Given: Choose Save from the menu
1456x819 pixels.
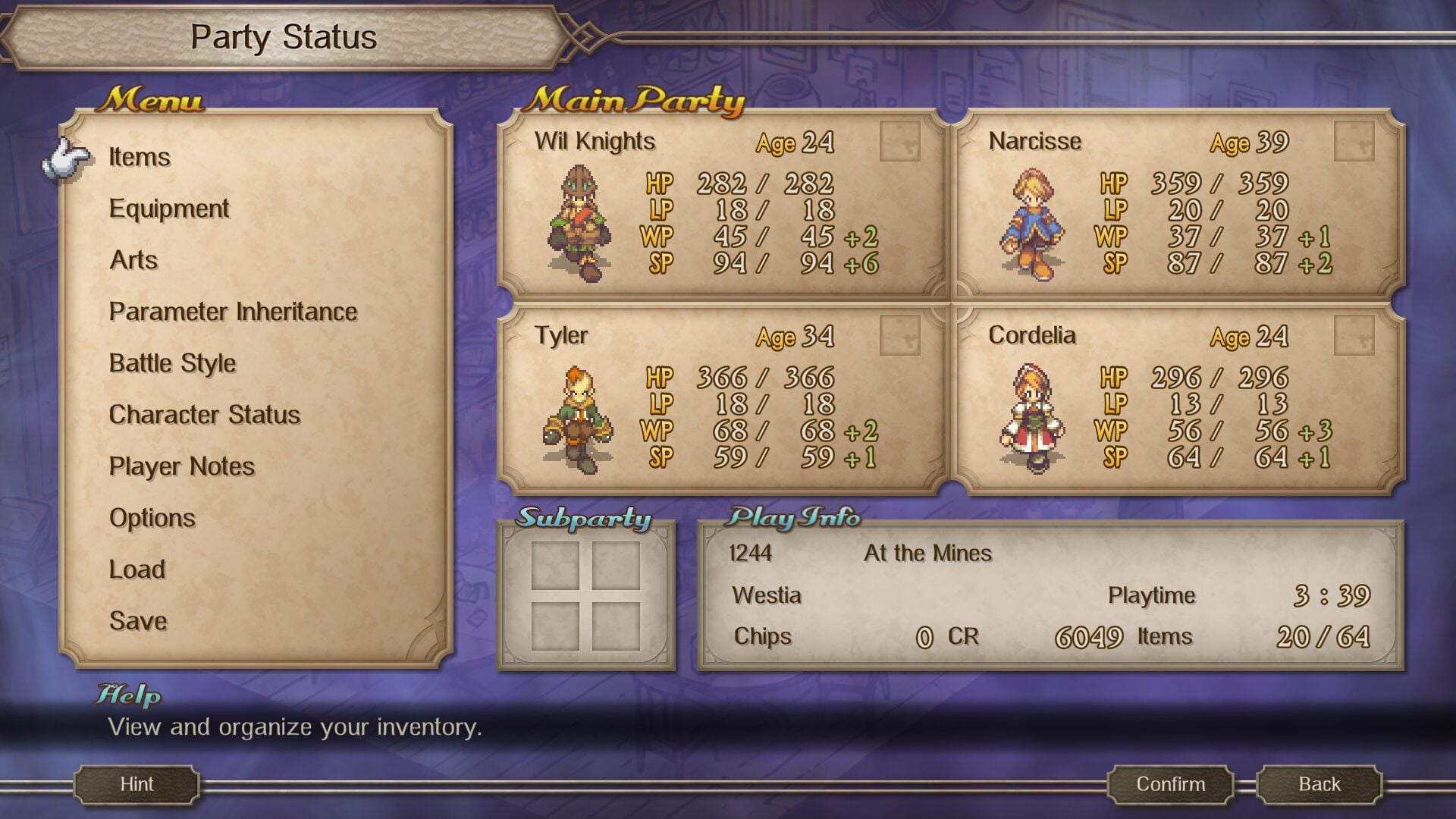Looking at the screenshot, I should [138, 621].
